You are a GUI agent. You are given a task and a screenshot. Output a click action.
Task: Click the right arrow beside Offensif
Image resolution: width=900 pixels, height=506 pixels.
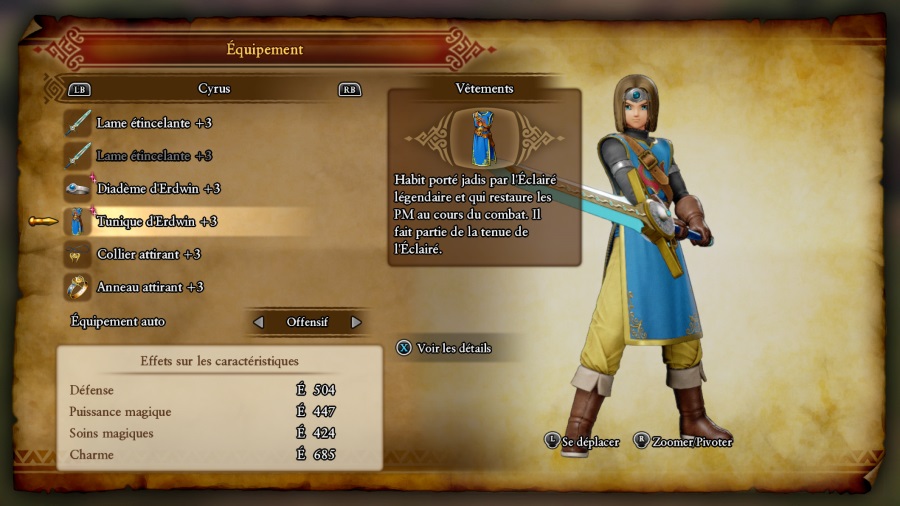point(356,322)
